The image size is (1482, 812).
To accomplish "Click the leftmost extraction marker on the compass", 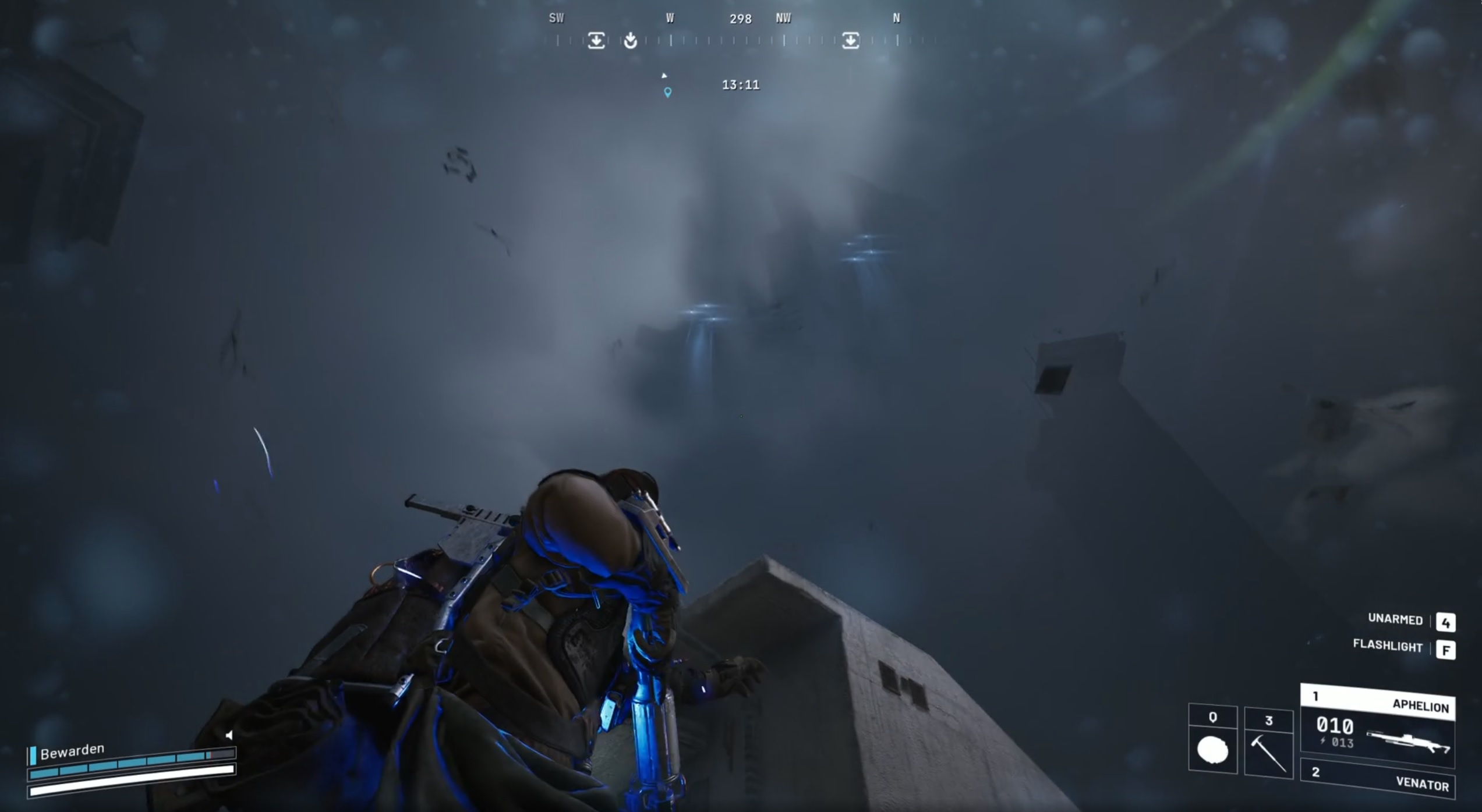I will coord(597,39).
